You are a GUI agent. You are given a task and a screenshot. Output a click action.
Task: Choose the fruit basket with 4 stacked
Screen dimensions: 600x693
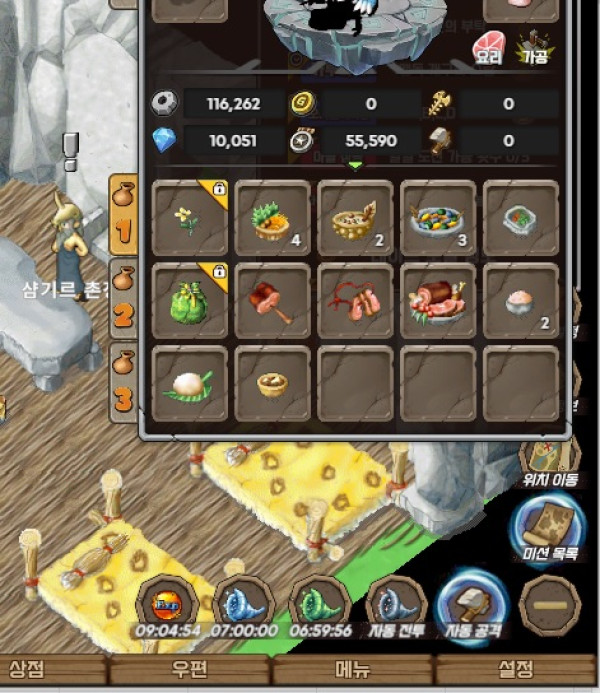click(273, 218)
